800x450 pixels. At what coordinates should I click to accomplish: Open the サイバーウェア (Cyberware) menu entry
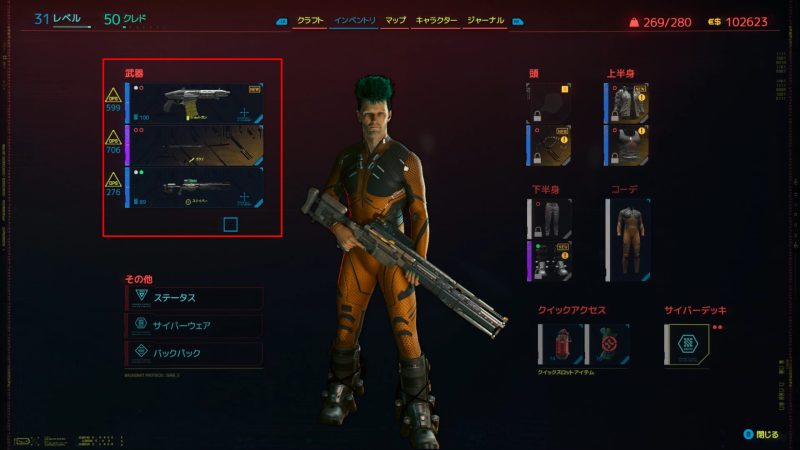coord(196,326)
